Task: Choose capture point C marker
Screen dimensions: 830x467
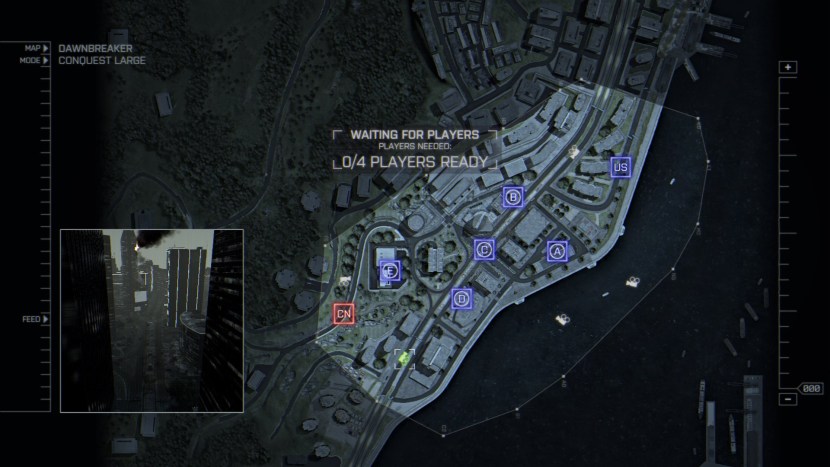Action: (x=484, y=249)
